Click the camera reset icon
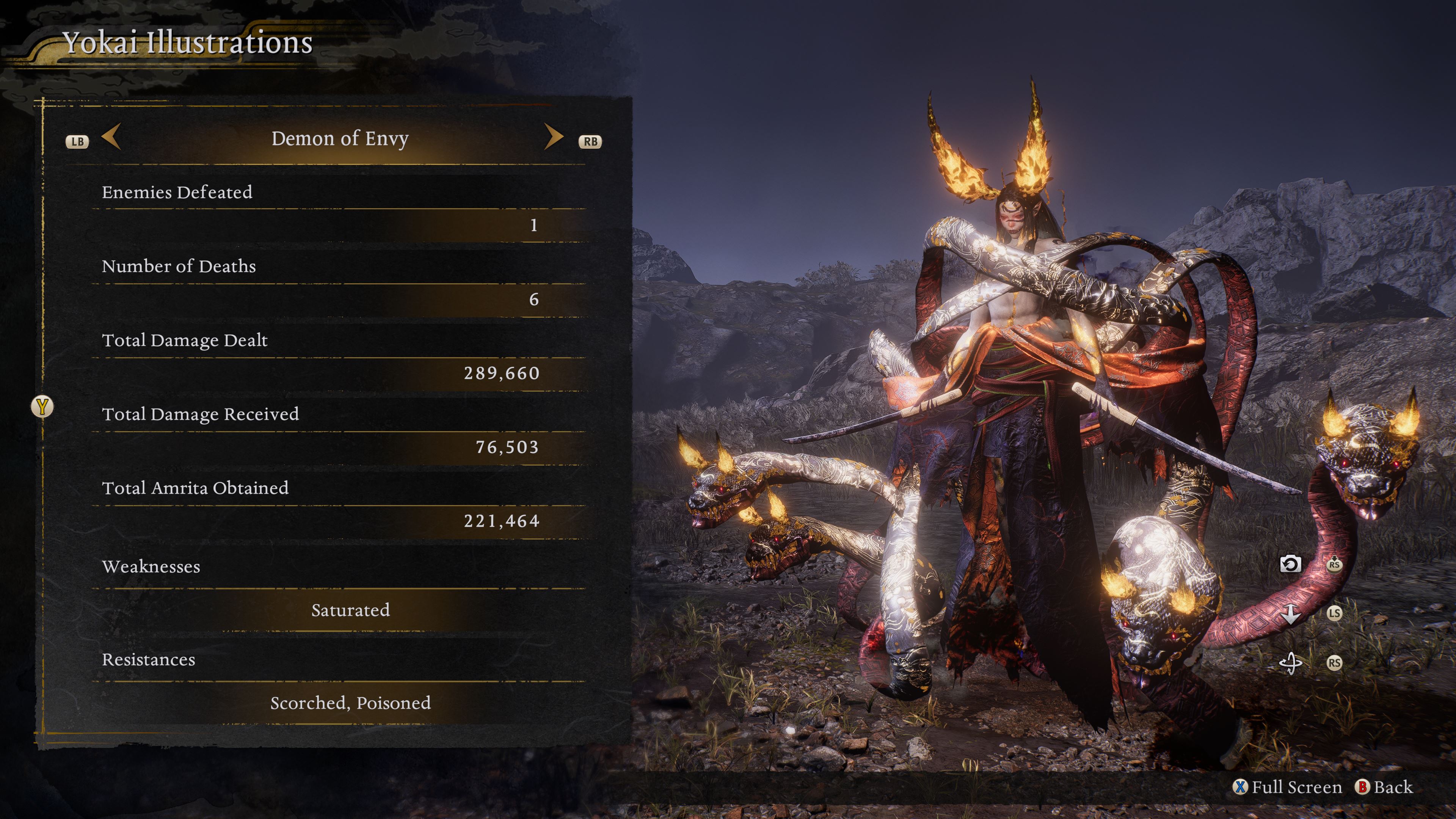The image size is (1456, 819). point(1290,564)
